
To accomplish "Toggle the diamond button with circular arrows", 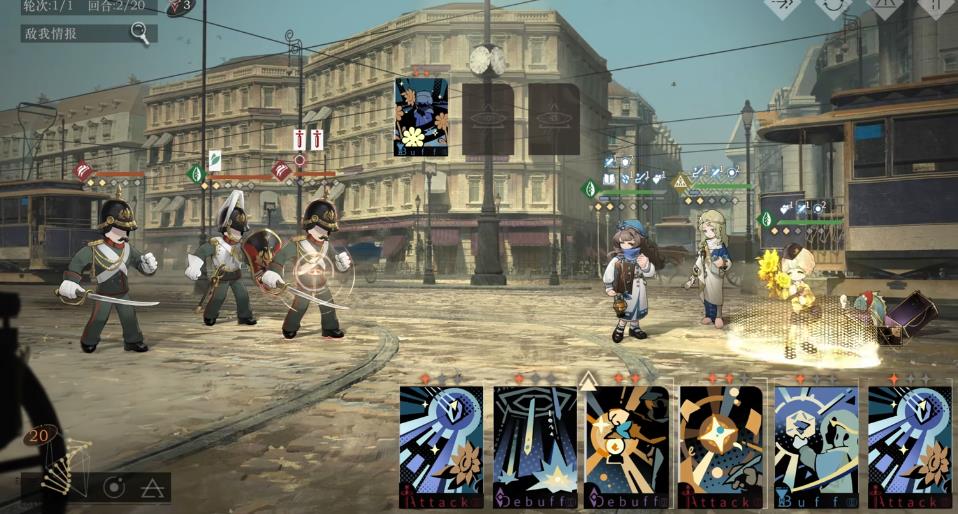I will coord(833,5).
